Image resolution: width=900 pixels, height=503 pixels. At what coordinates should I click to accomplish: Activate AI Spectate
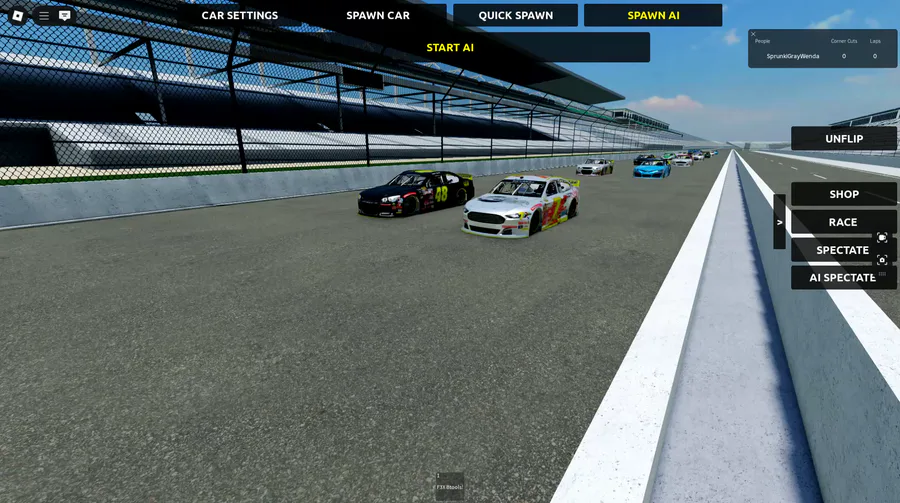pyautogui.click(x=842, y=278)
